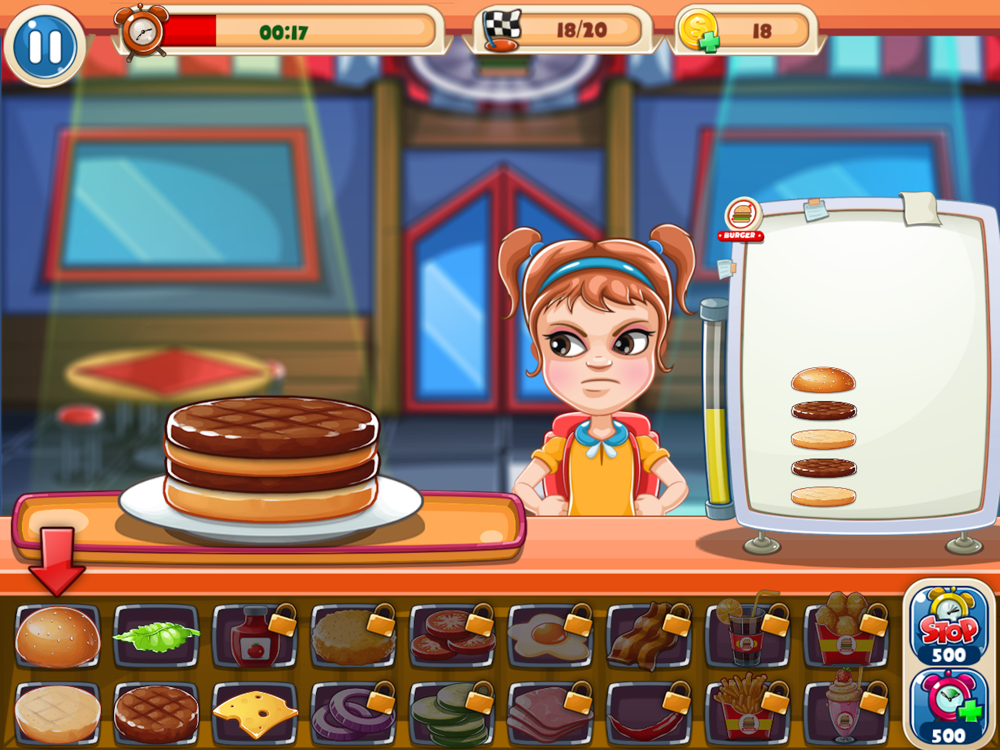Select the cheese slice ingredient
Viewport: 1000px width, 750px height.
click(255, 714)
